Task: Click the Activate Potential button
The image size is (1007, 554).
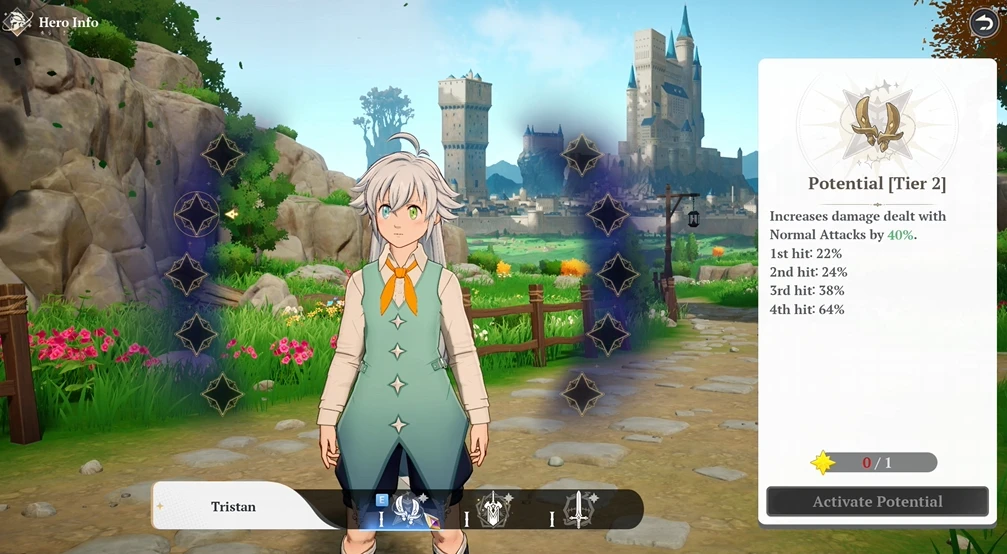Action: click(877, 501)
